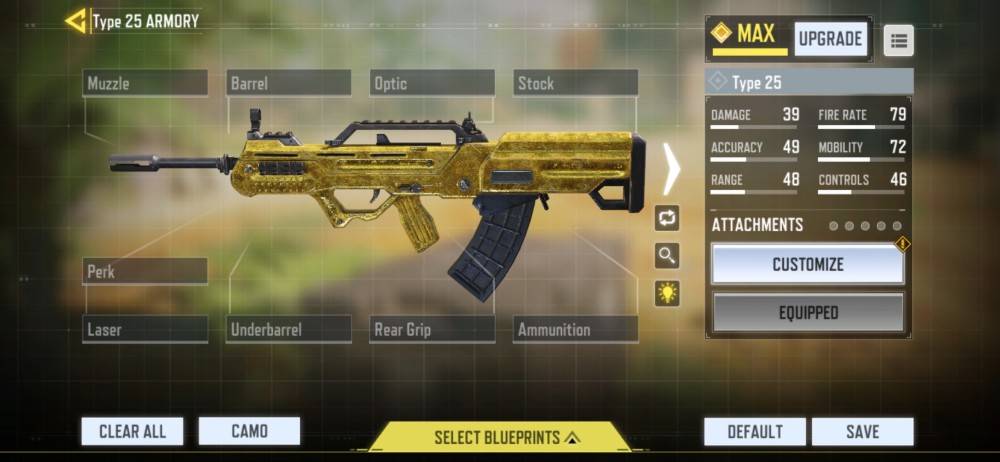The image size is (1000, 462).
Task: Open the Camo selection
Action: pyautogui.click(x=249, y=431)
